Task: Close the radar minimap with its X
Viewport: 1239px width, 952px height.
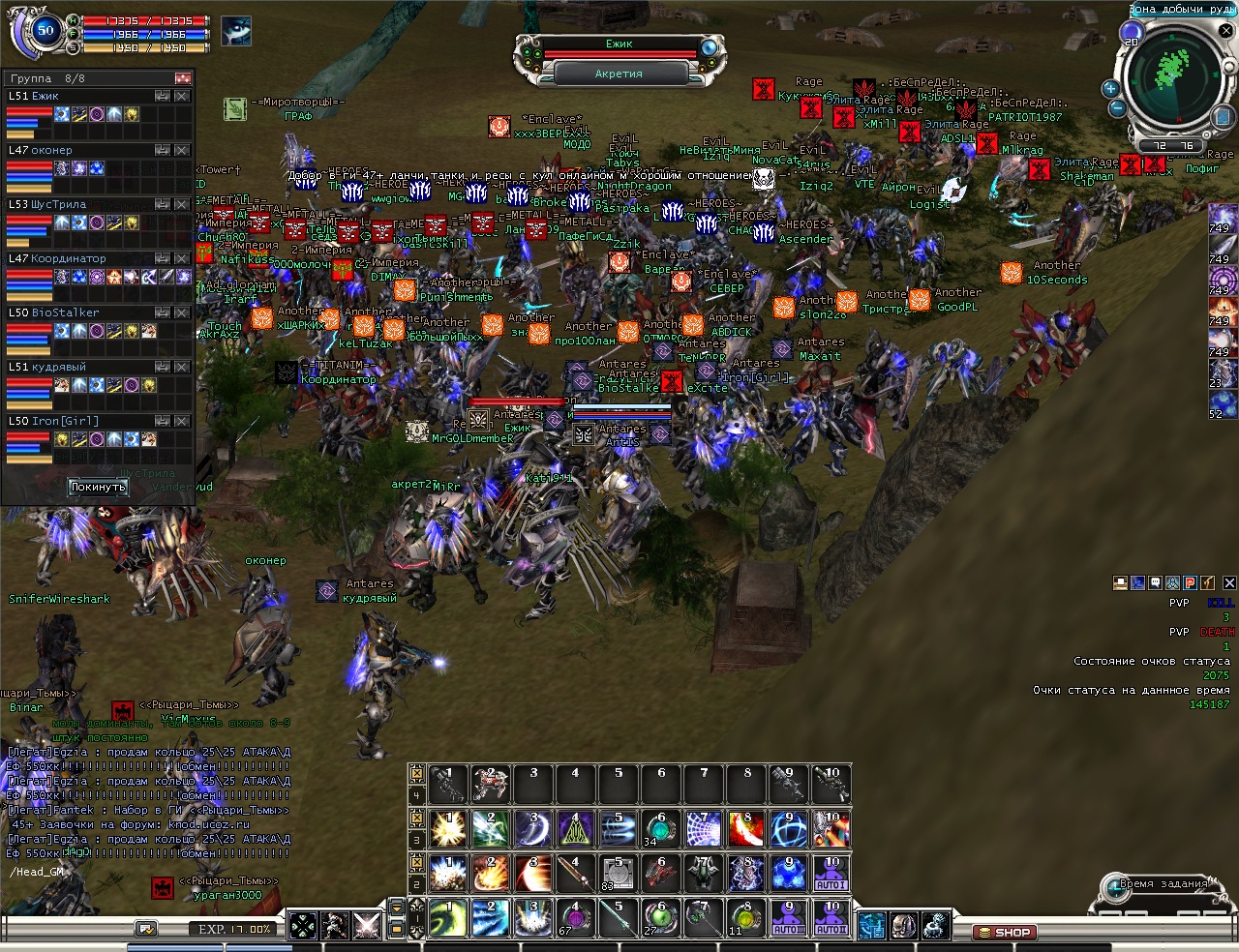Action: click(x=1225, y=31)
